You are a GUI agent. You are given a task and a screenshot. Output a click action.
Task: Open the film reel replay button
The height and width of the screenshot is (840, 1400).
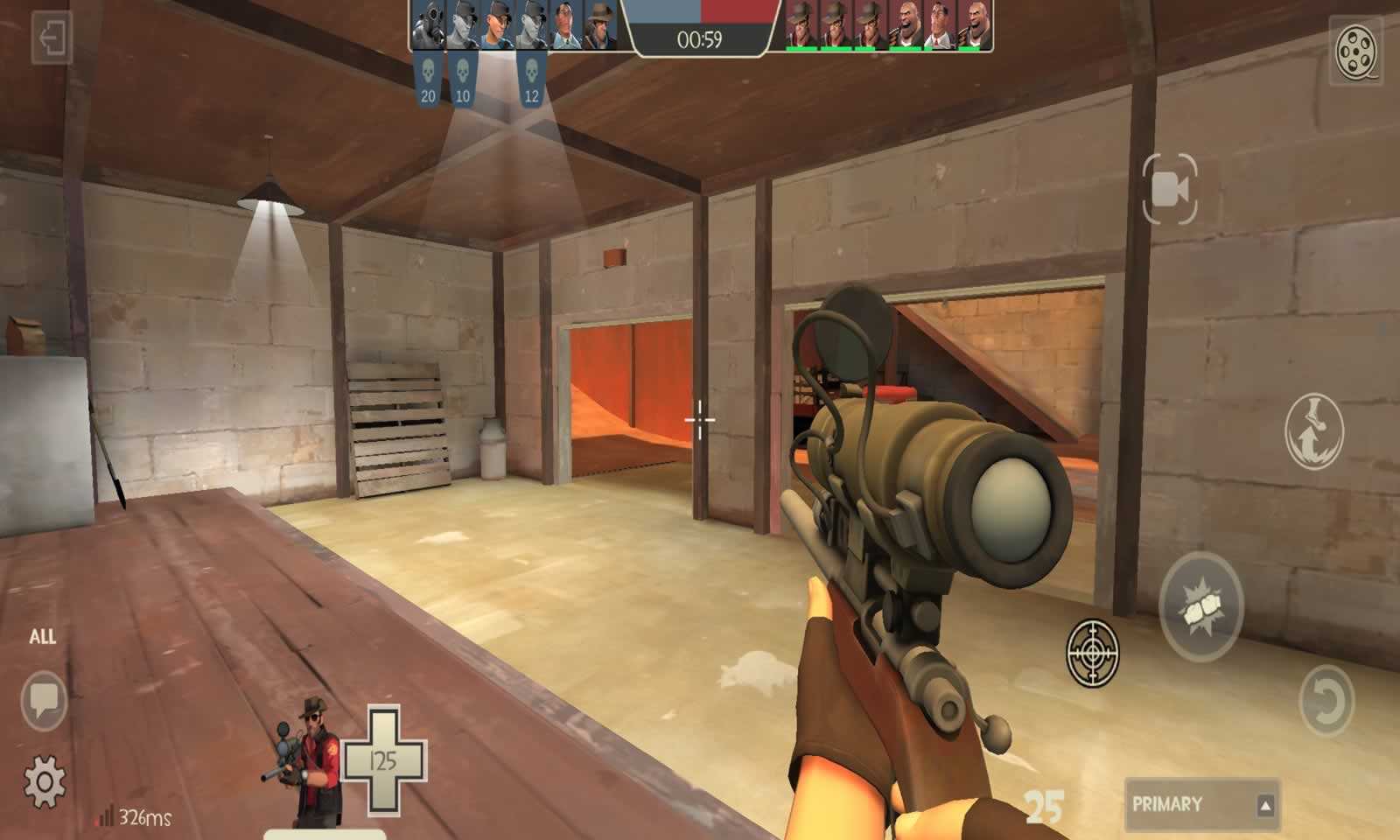[1356, 50]
